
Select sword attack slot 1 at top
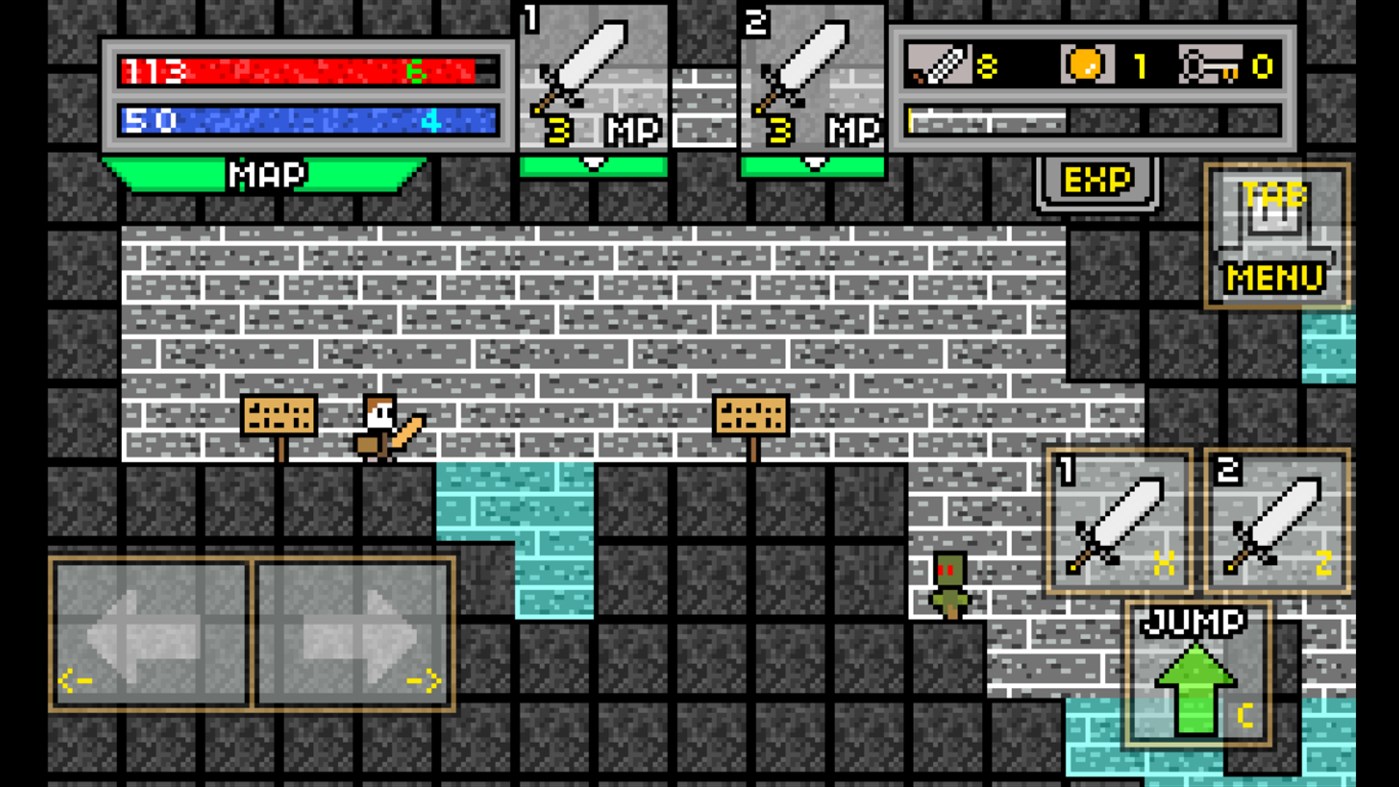(592, 75)
